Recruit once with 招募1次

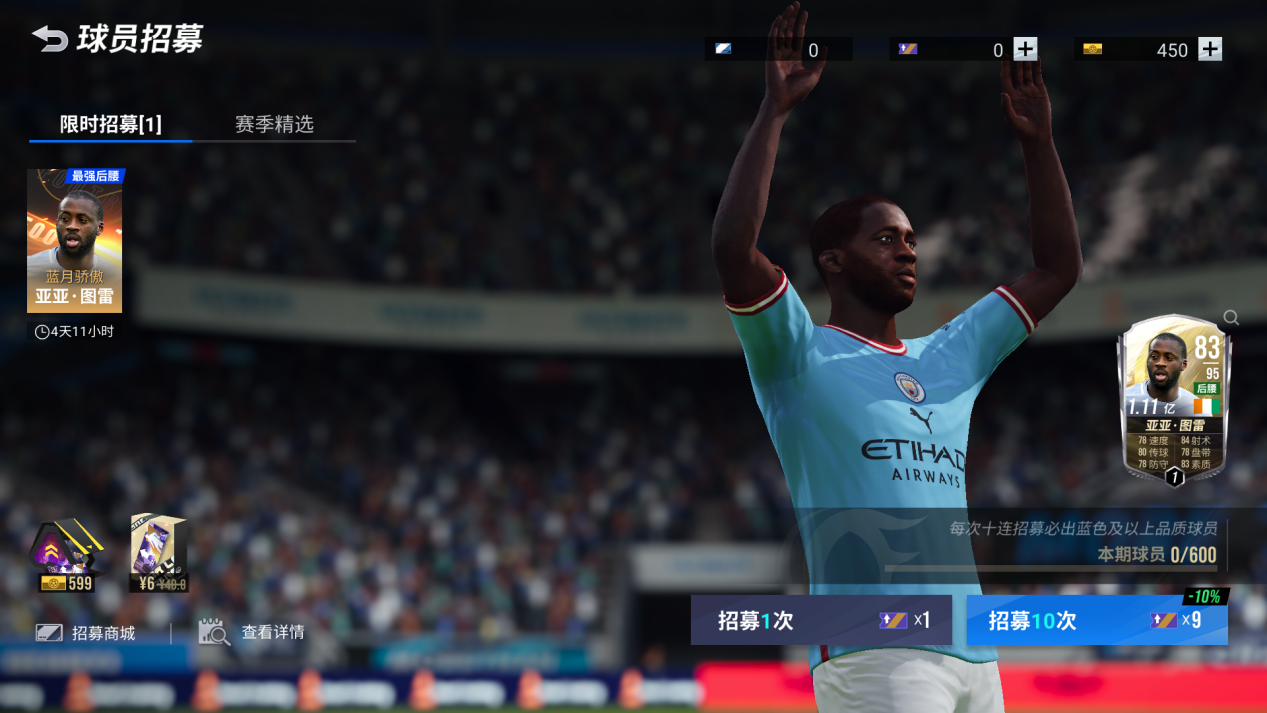[x=820, y=620]
